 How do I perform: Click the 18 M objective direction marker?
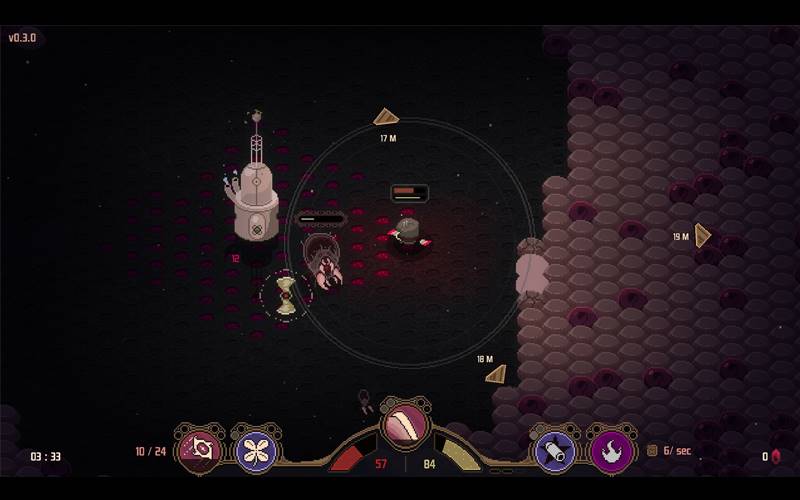496,374
